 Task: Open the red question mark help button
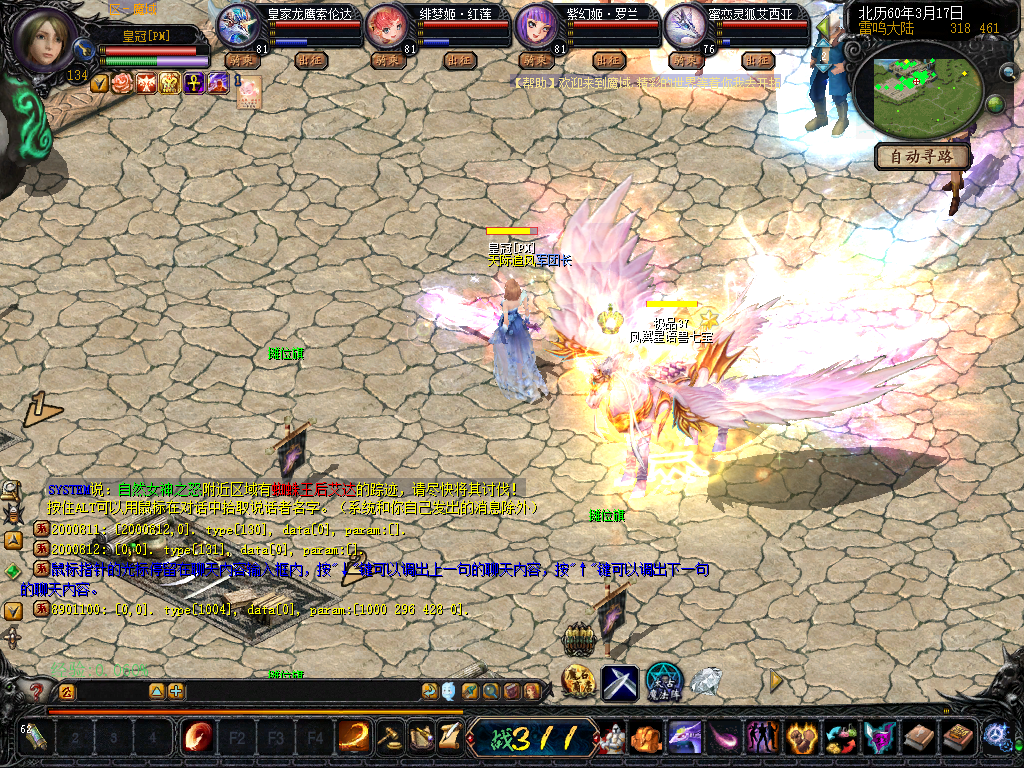[x=36, y=691]
